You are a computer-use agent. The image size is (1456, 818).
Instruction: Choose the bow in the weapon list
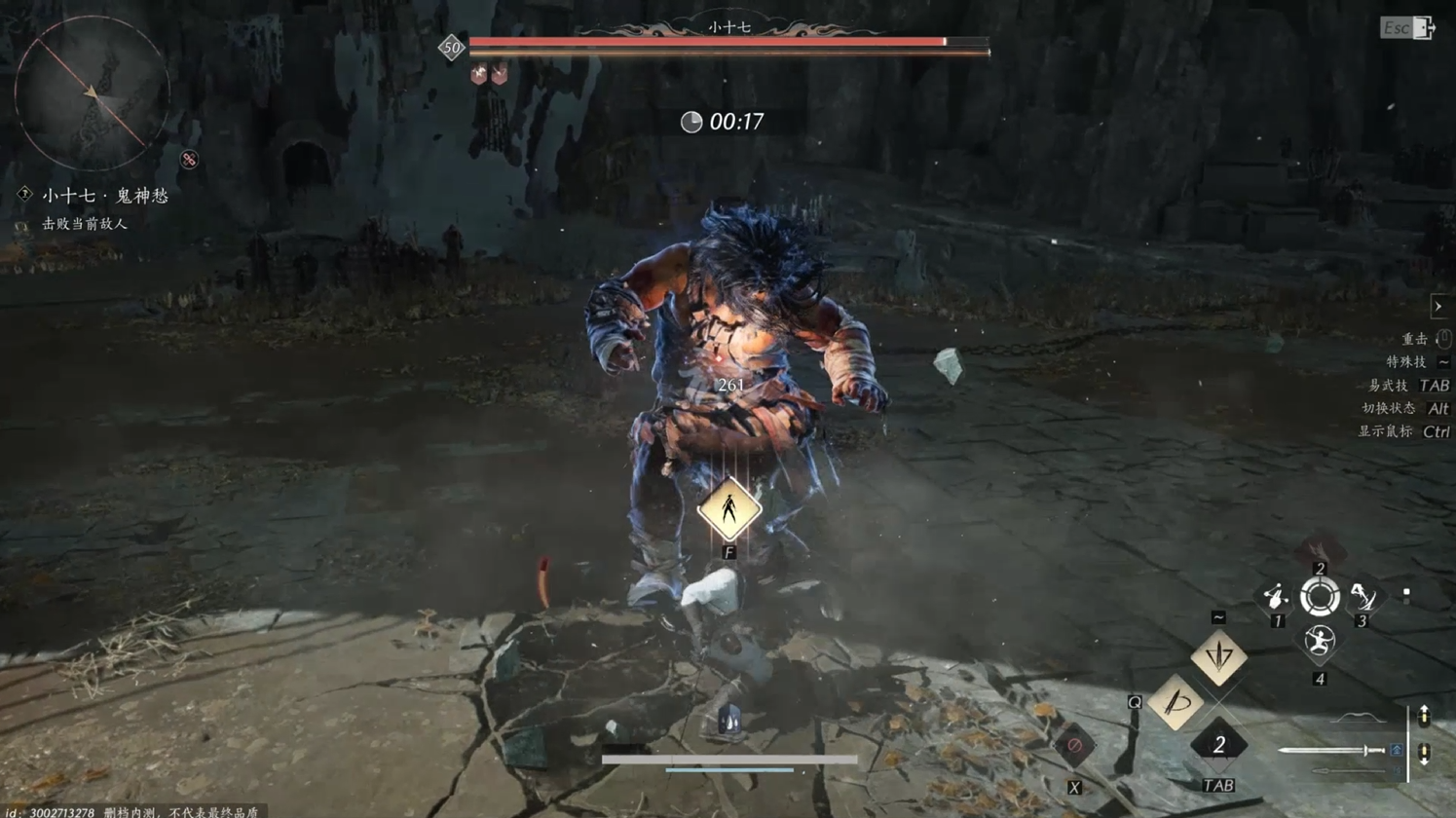click(x=1359, y=719)
